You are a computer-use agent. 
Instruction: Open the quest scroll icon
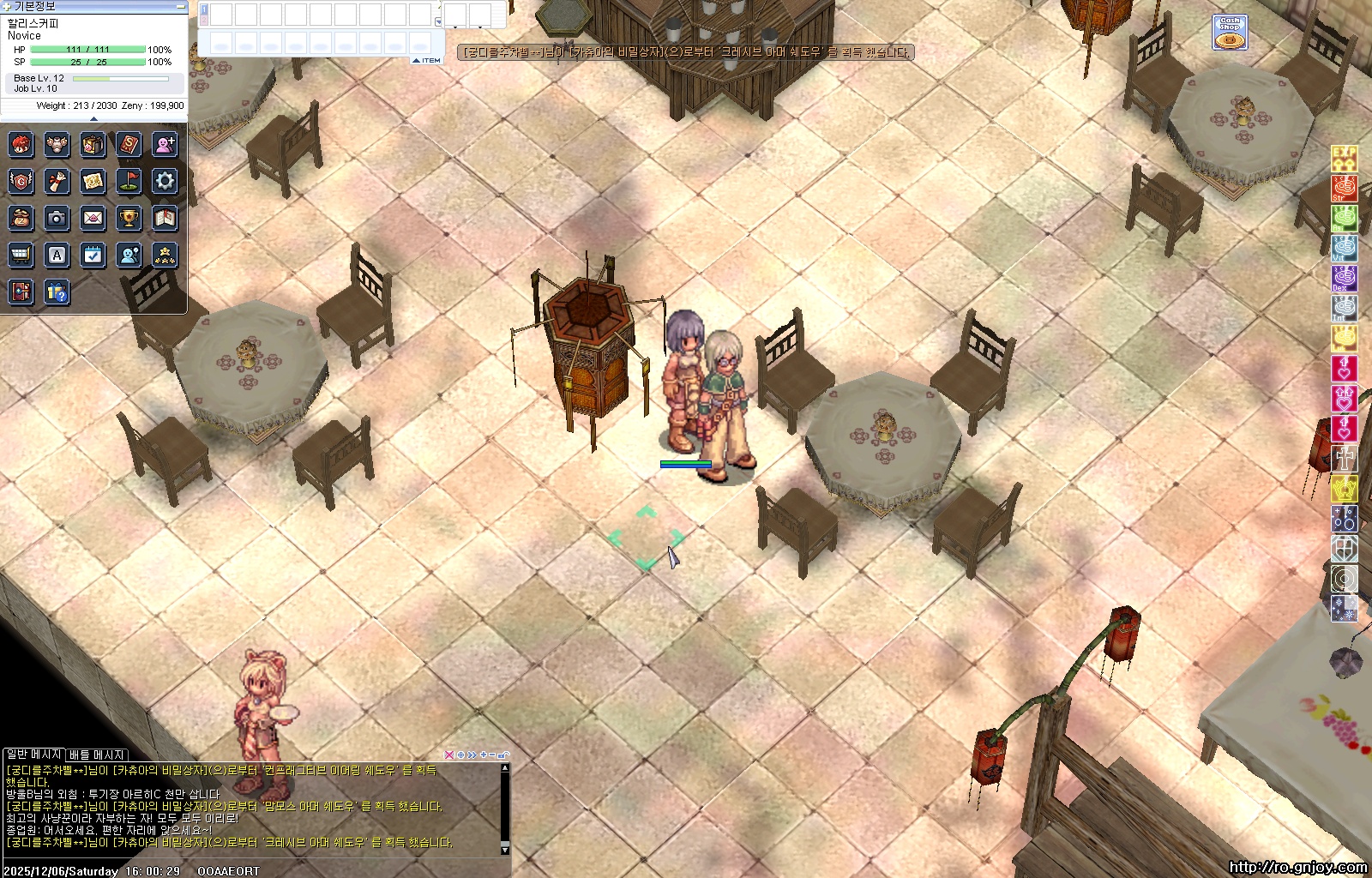[x=57, y=181]
